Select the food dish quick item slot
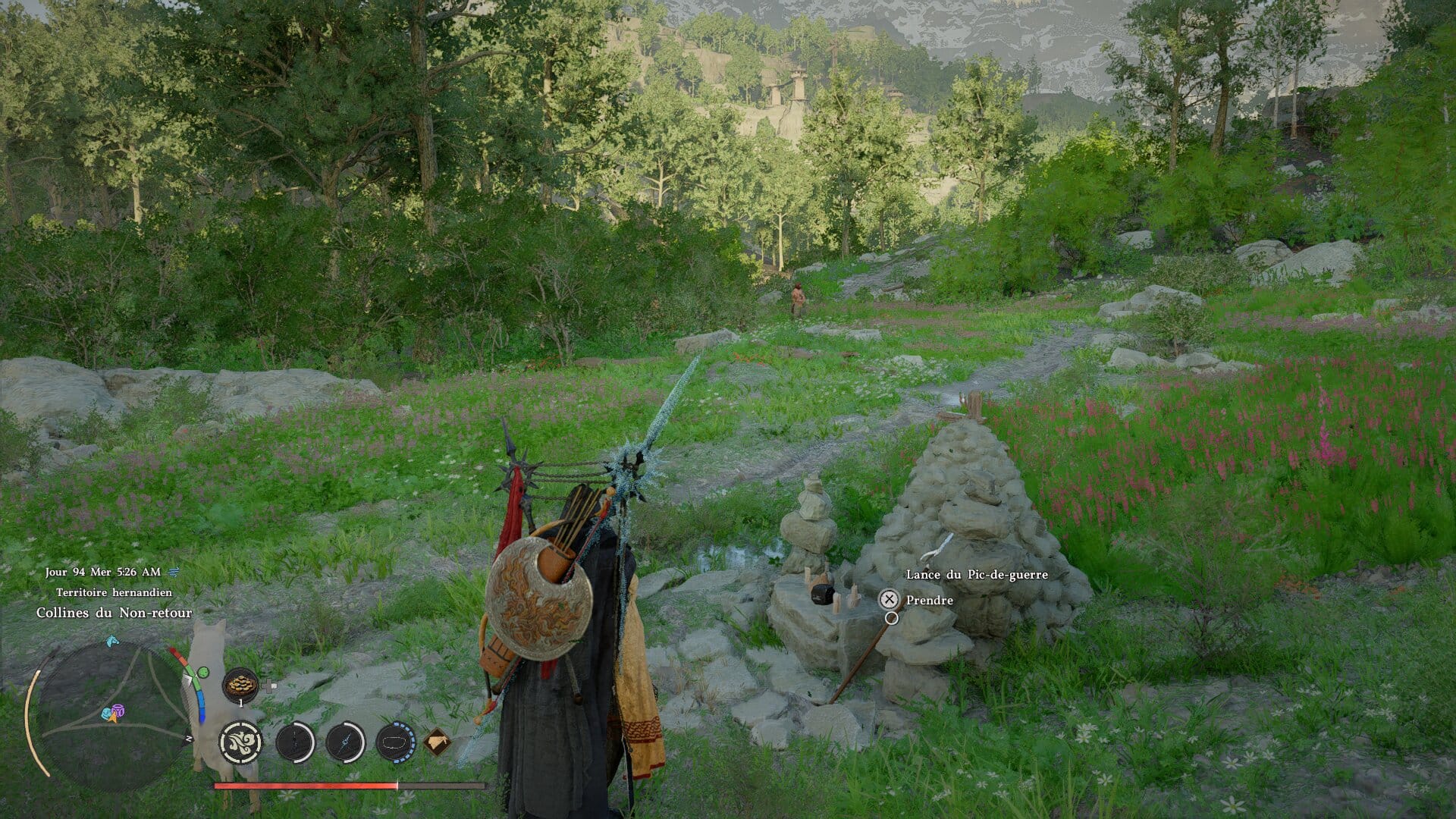1456x819 pixels. coord(240,684)
